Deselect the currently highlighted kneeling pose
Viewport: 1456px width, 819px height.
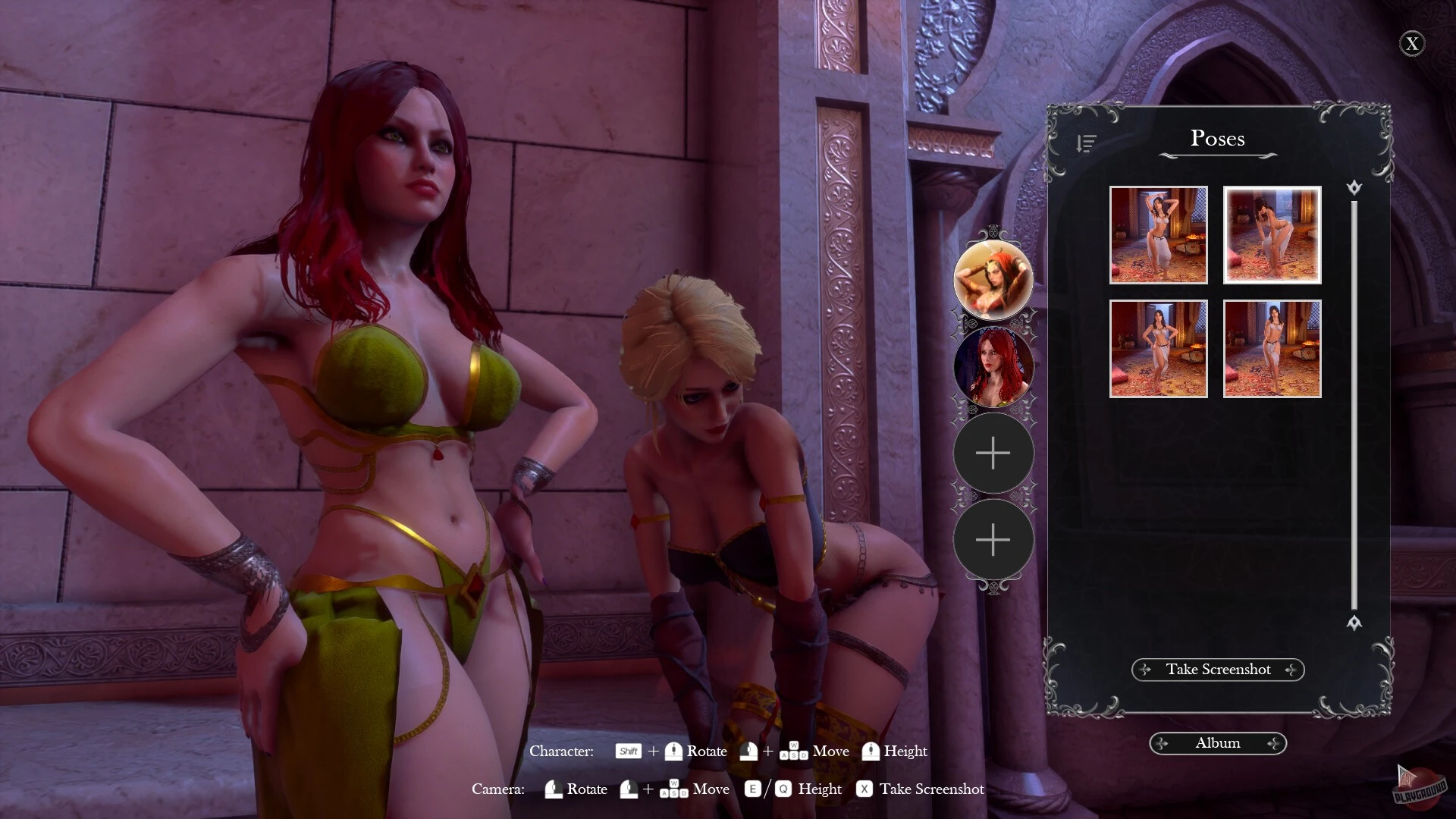tap(1272, 234)
